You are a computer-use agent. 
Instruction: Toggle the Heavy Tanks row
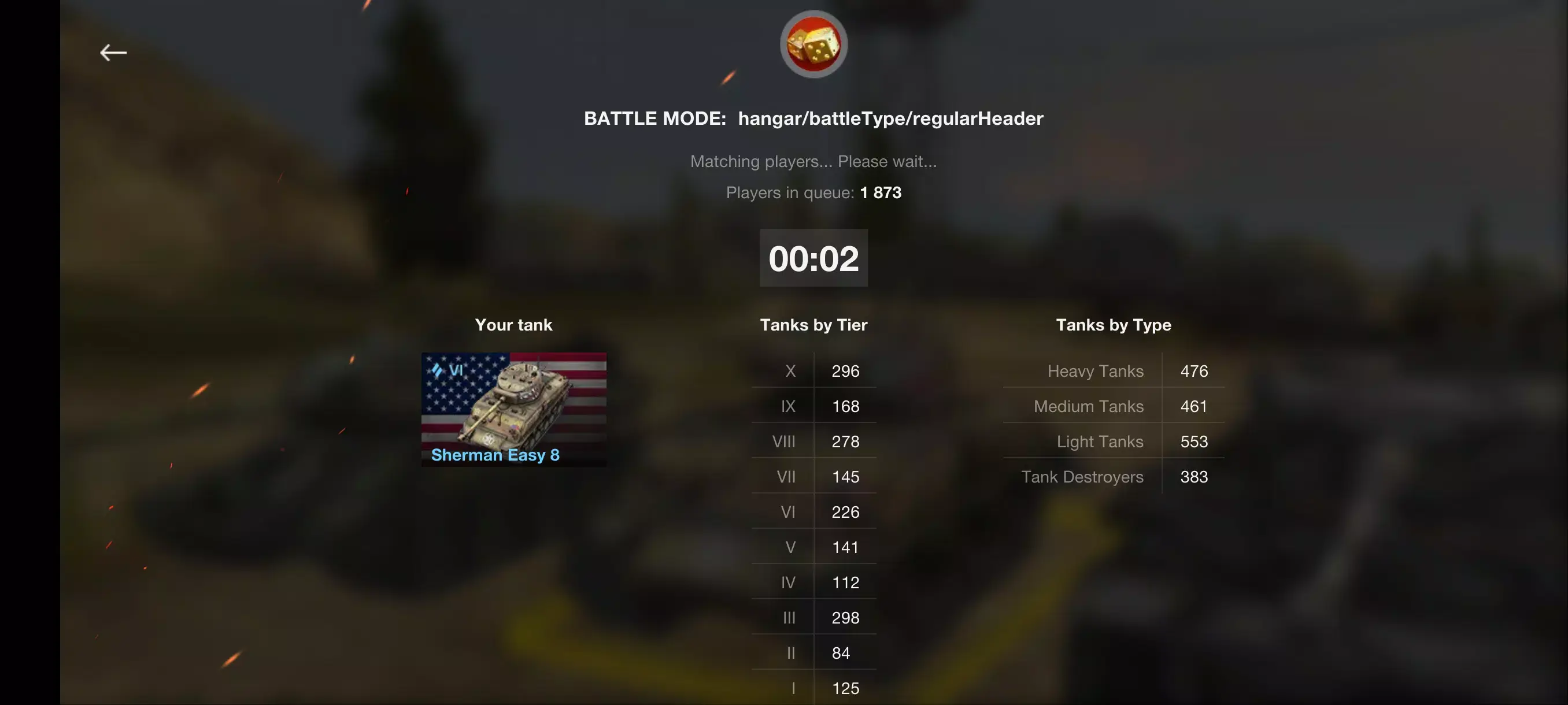point(1113,371)
